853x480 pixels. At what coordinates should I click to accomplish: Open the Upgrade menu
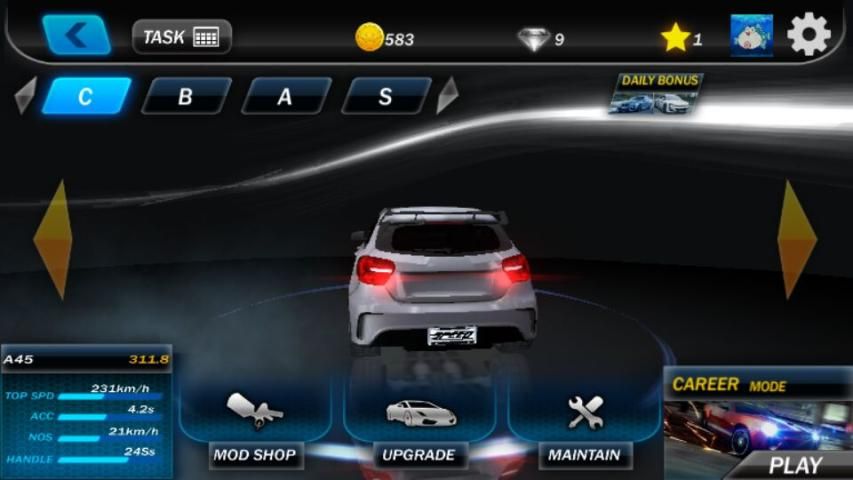click(419, 424)
